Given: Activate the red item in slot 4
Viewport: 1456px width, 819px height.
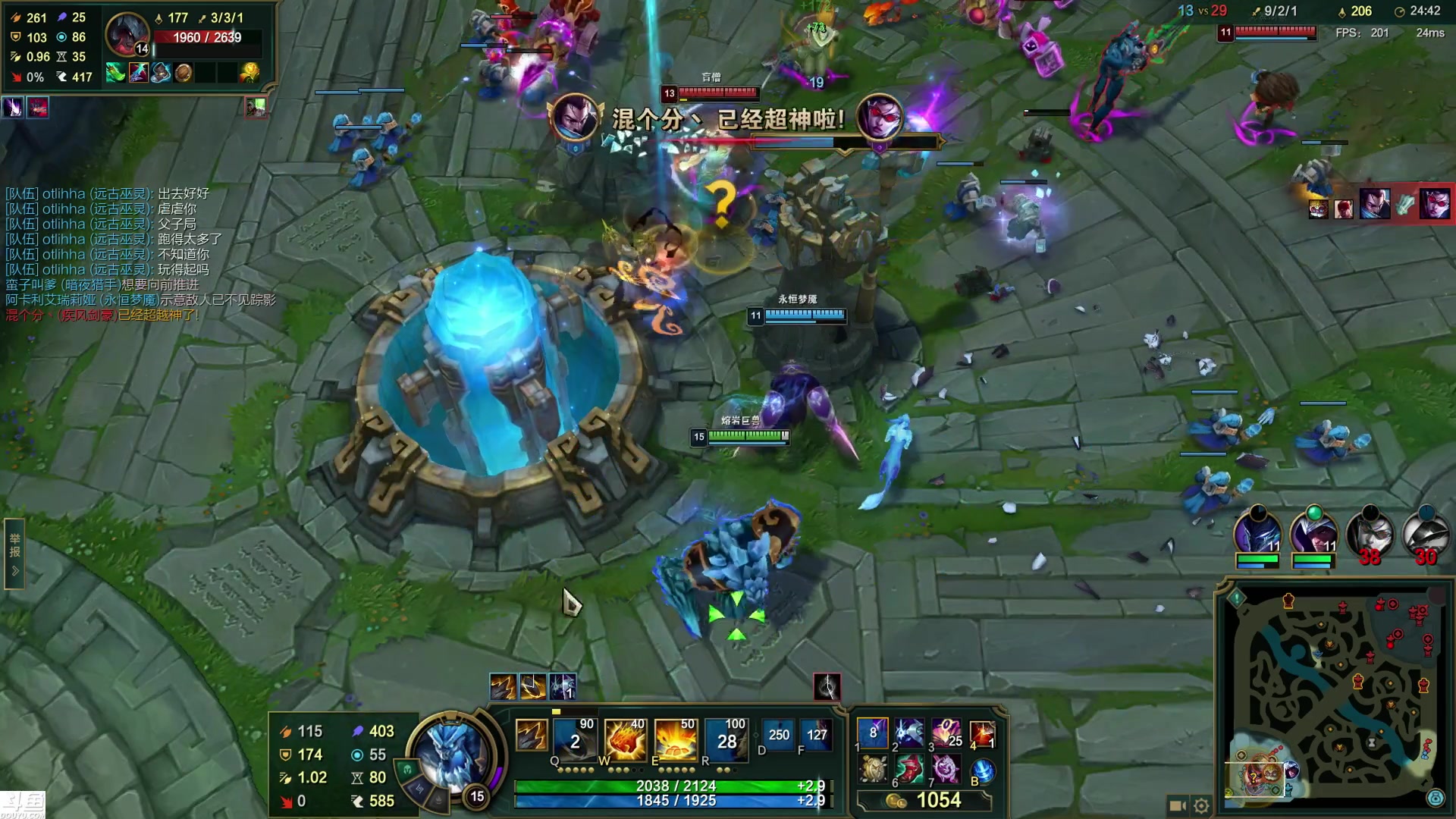Looking at the screenshot, I should pyautogui.click(x=982, y=733).
